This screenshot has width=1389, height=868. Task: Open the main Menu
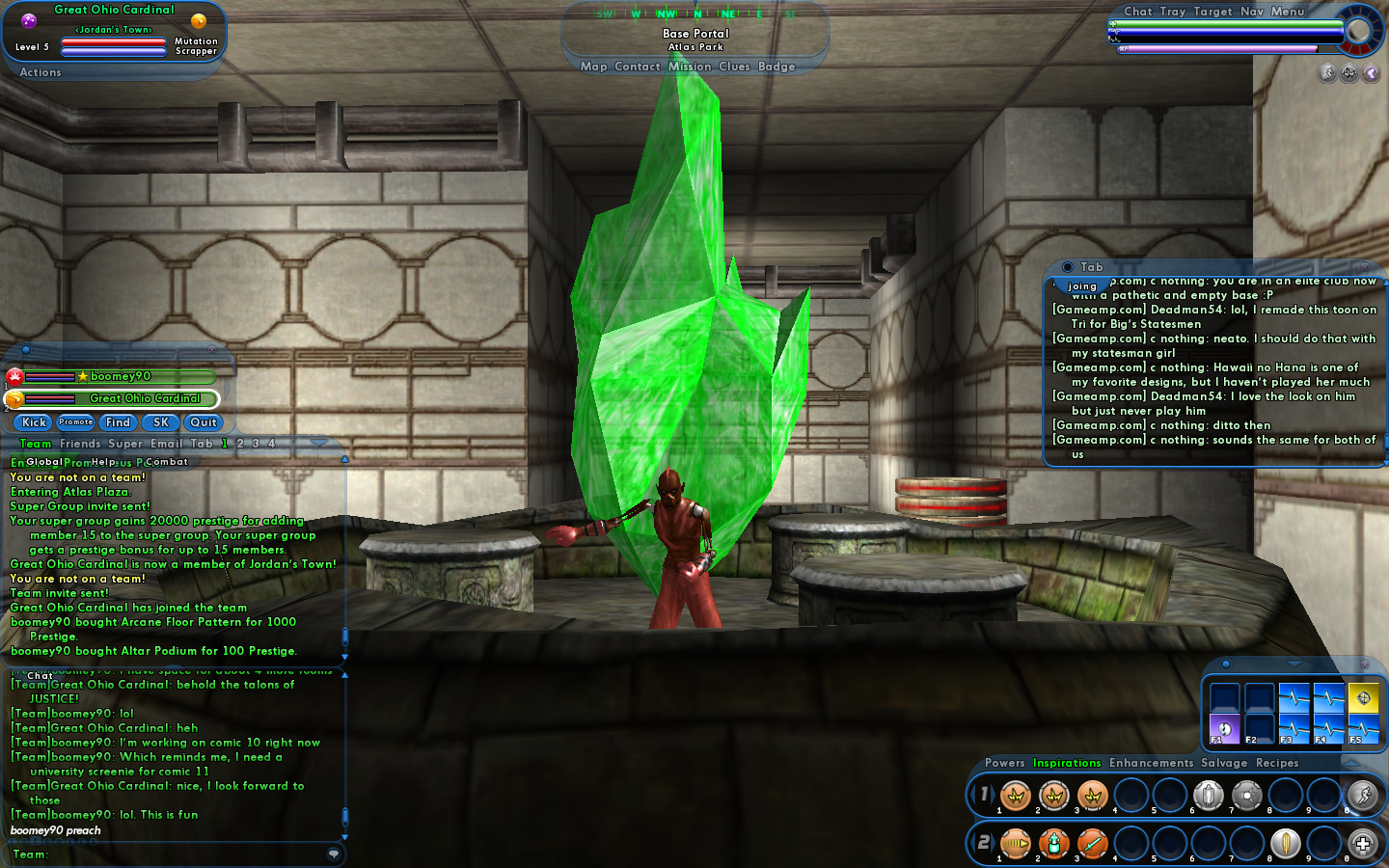[1287, 12]
